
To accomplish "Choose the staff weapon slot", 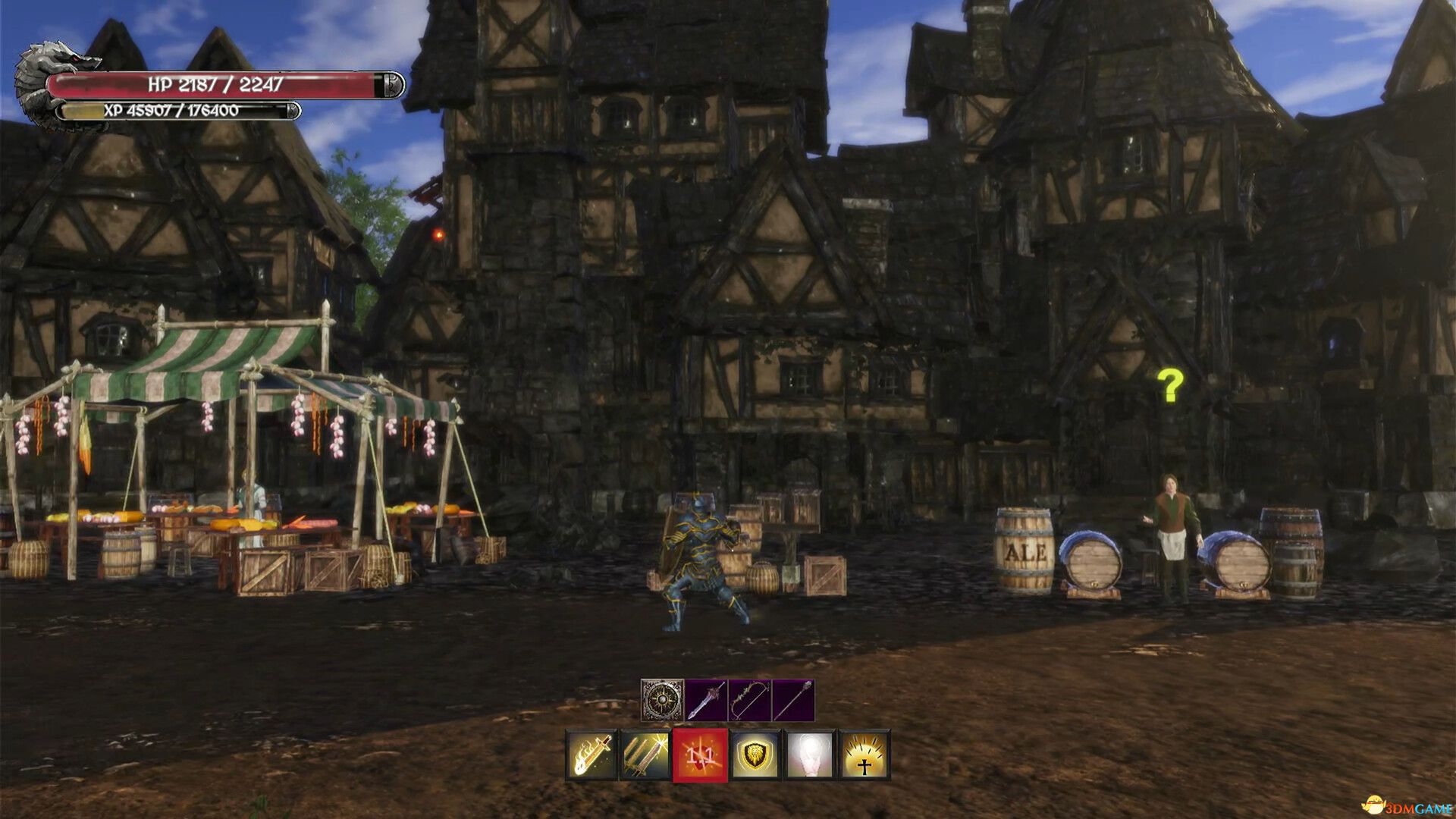I will (x=793, y=700).
